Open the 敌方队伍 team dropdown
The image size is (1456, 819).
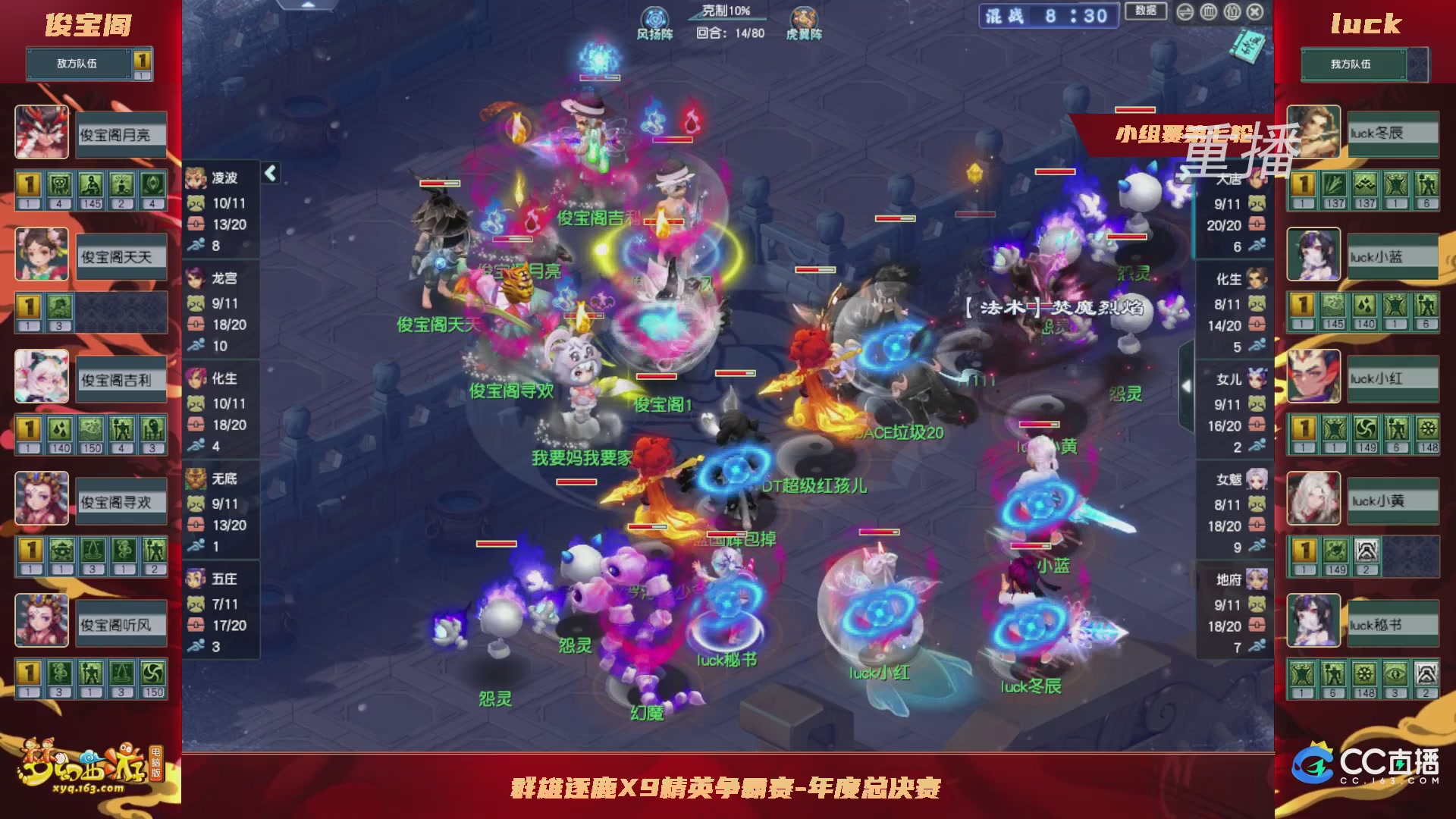pos(76,64)
